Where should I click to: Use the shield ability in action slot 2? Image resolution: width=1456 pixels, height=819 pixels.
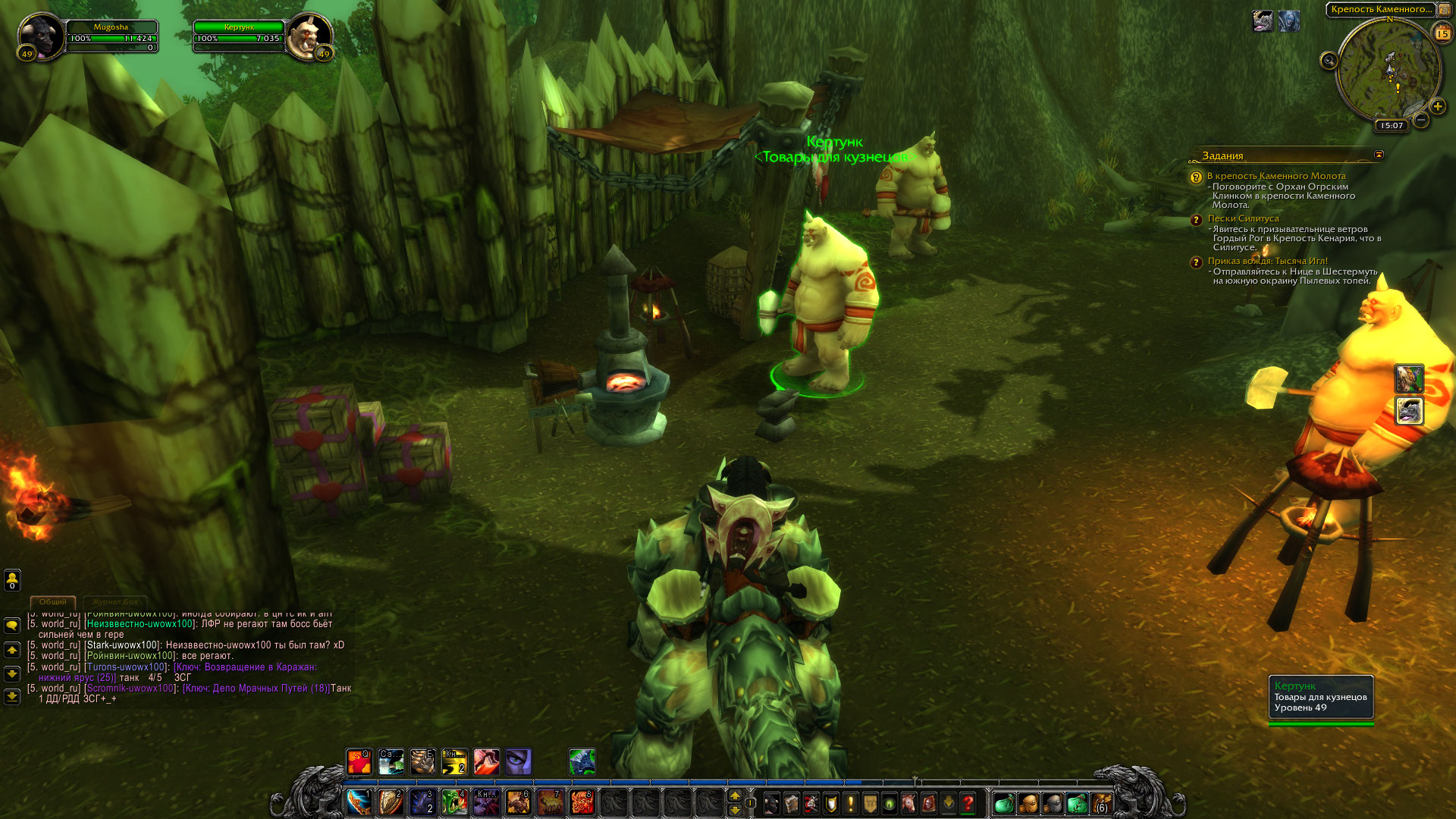coord(391,802)
